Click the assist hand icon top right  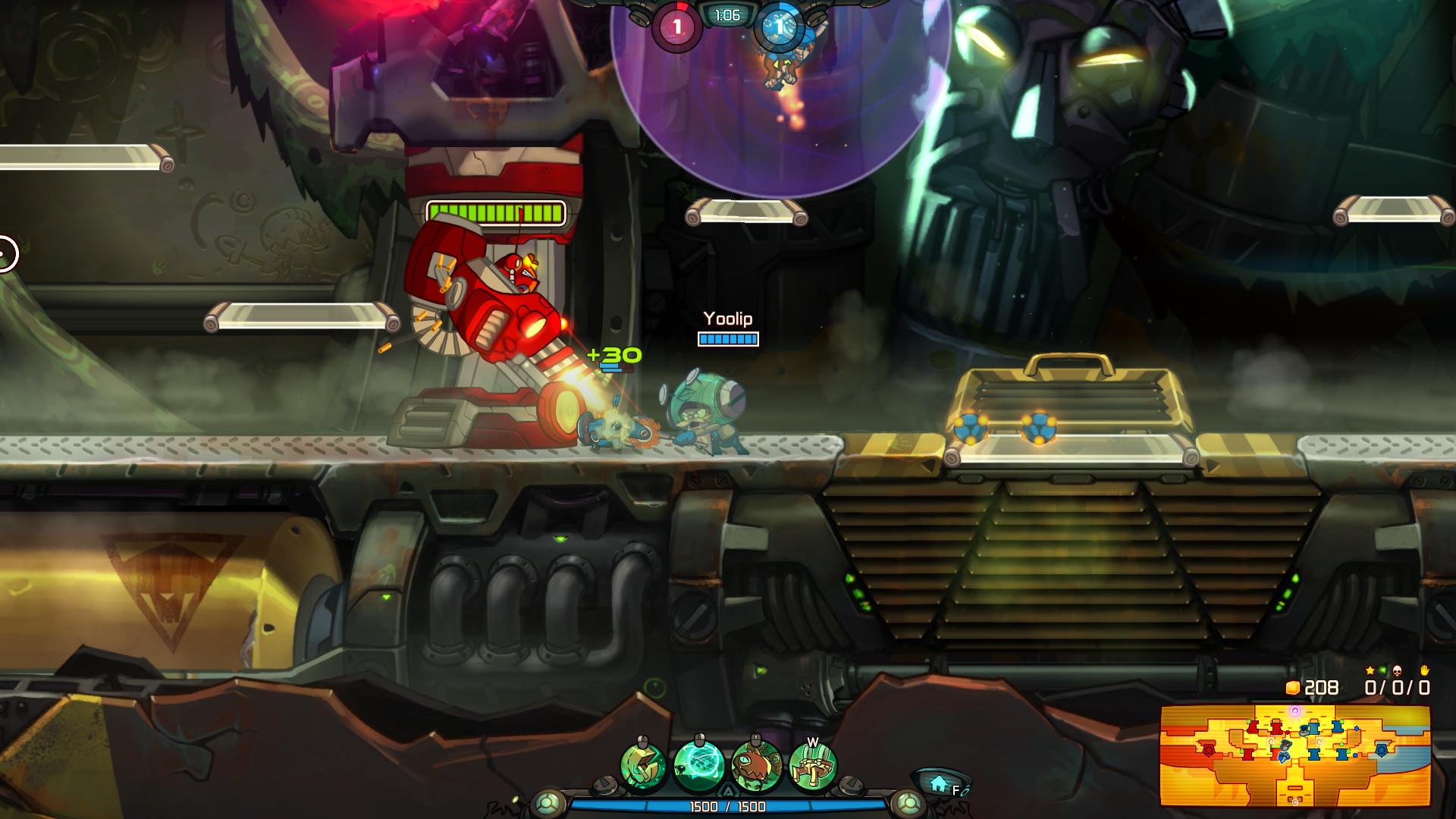pos(1425,670)
